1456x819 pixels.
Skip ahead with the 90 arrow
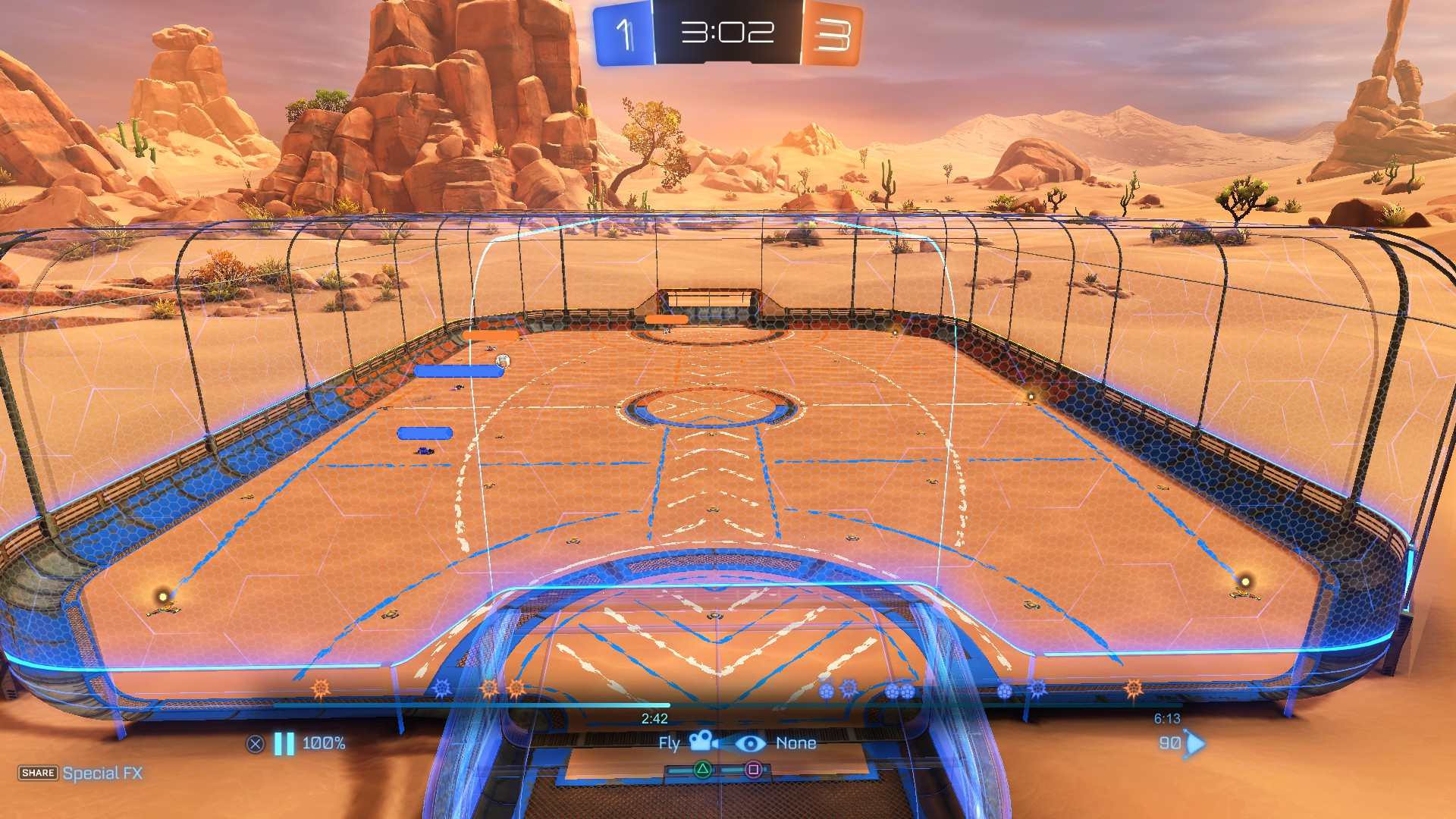pos(1194,743)
